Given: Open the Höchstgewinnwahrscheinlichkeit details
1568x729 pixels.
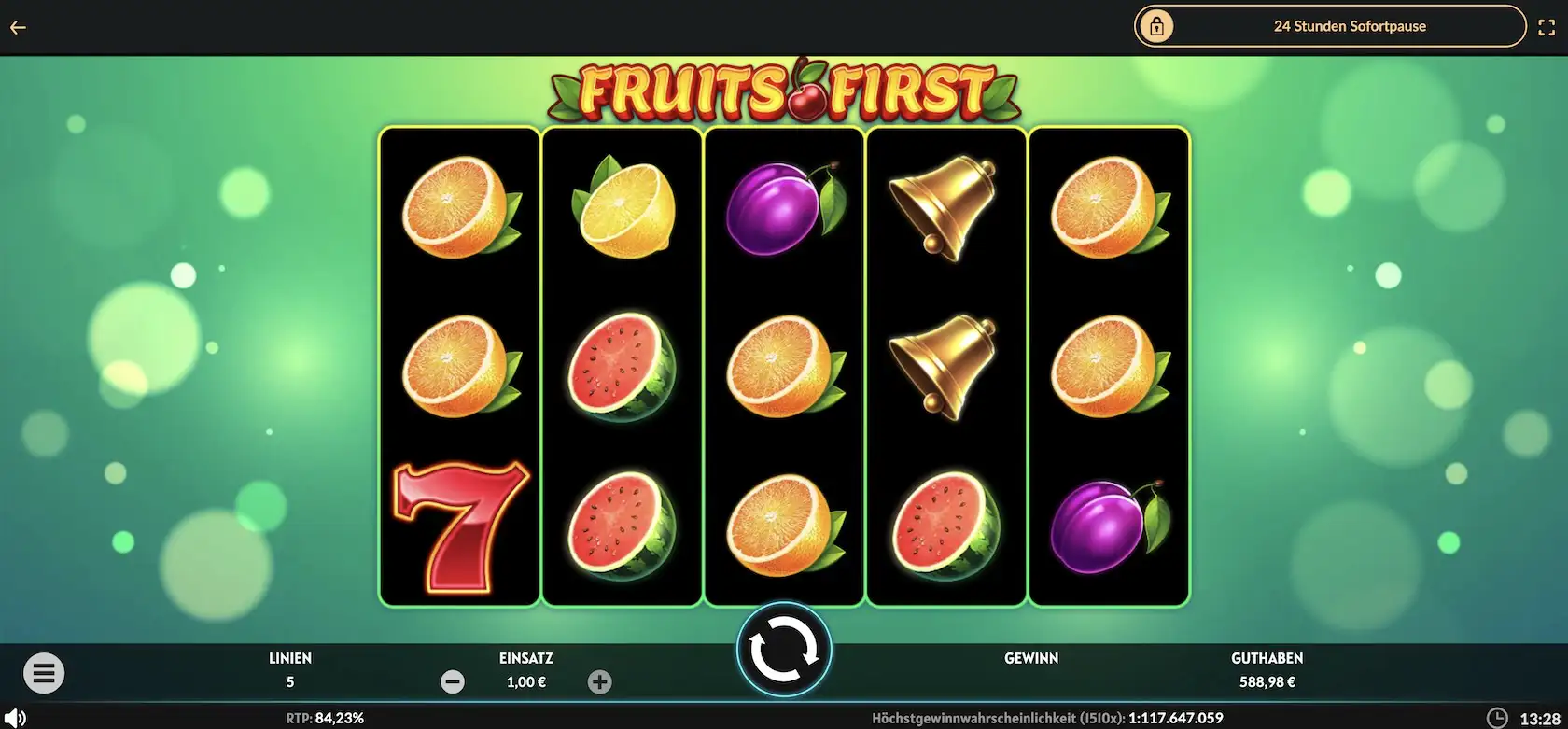Looking at the screenshot, I should coord(1049,718).
